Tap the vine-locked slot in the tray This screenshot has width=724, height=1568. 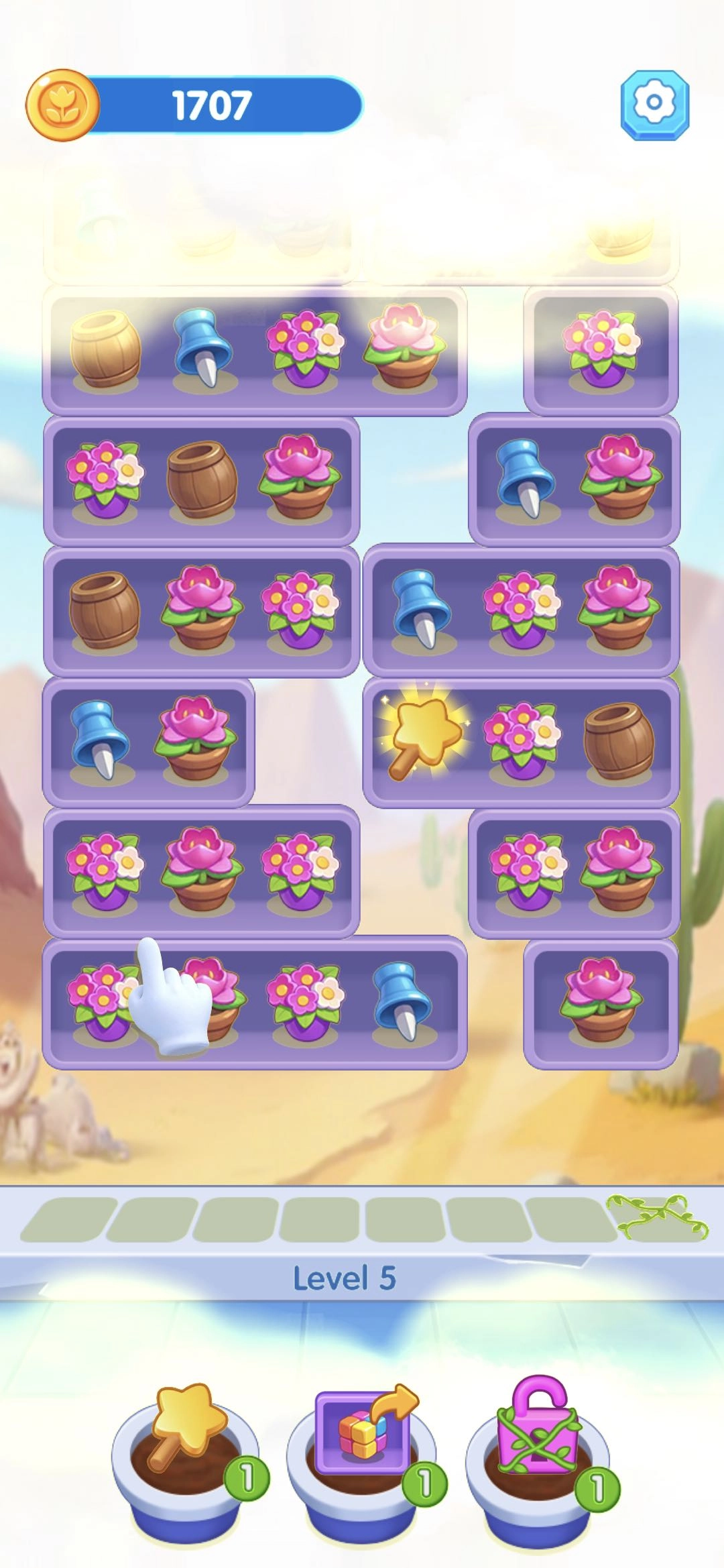click(656, 1219)
